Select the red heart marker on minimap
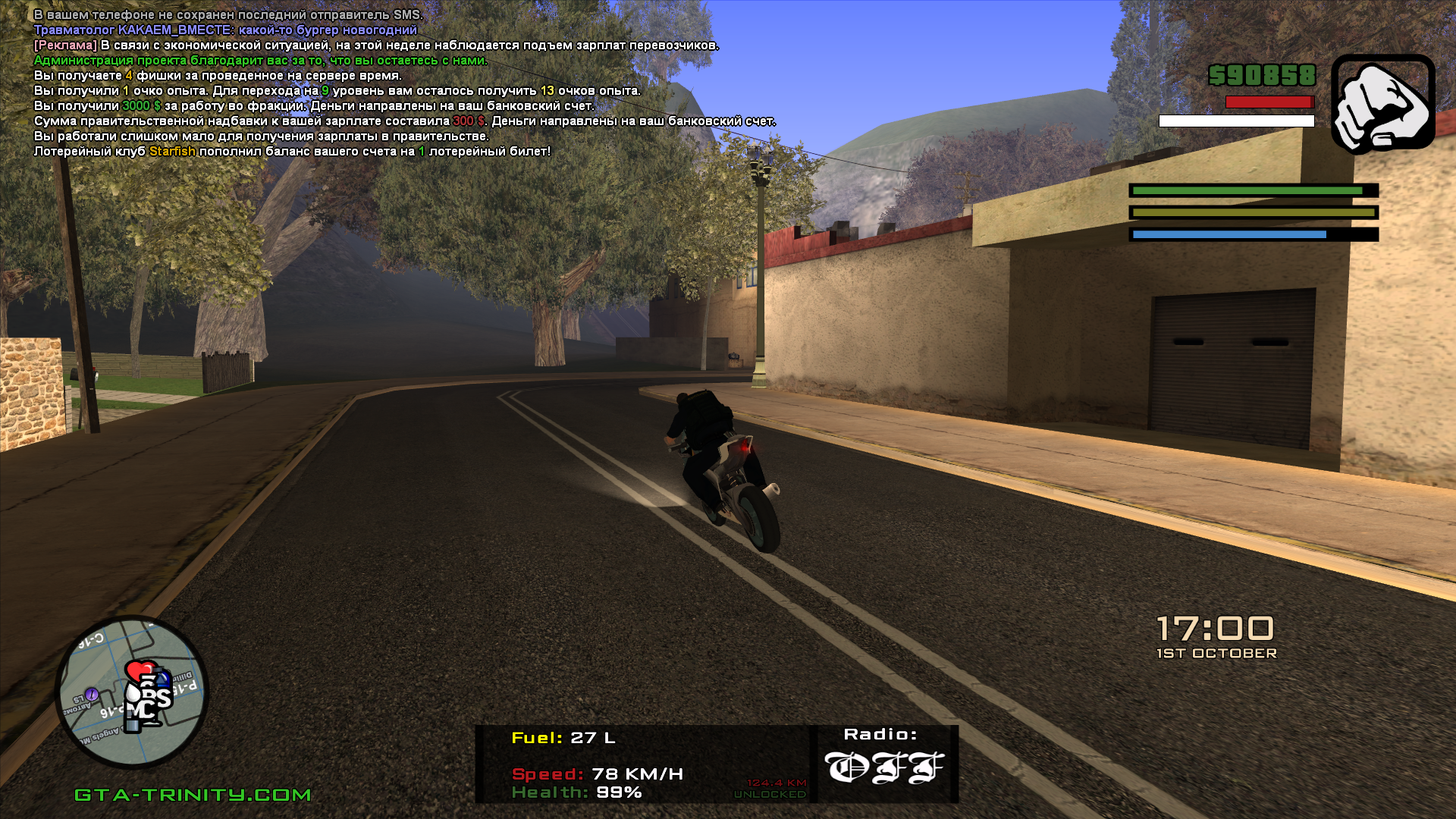Image resolution: width=1456 pixels, height=819 pixels. (137, 671)
